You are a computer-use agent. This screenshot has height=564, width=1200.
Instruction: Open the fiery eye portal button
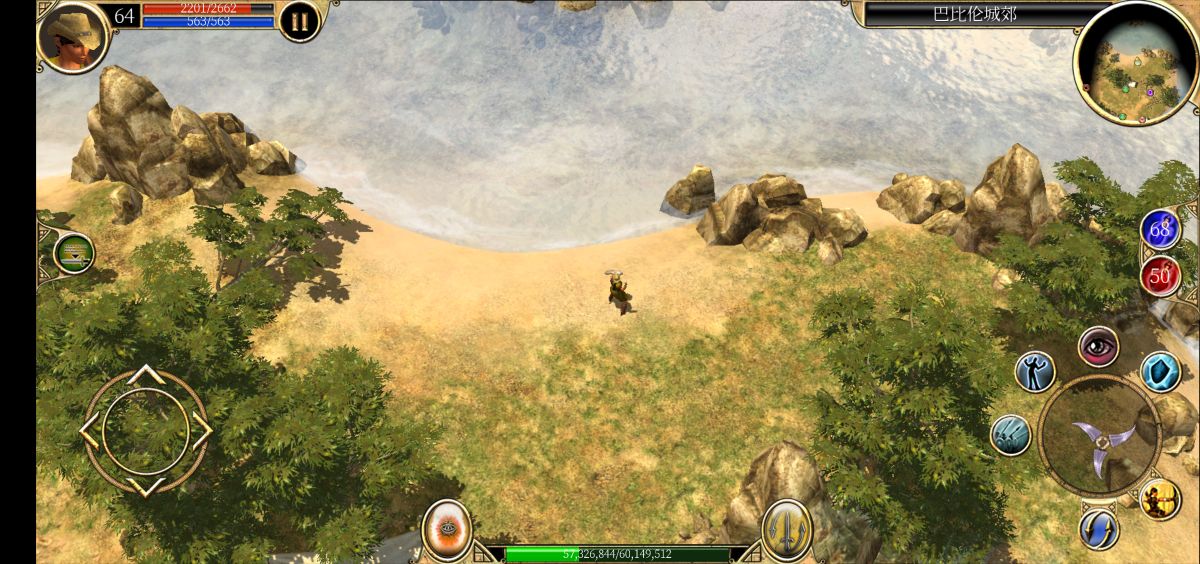click(x=447, y=530)
